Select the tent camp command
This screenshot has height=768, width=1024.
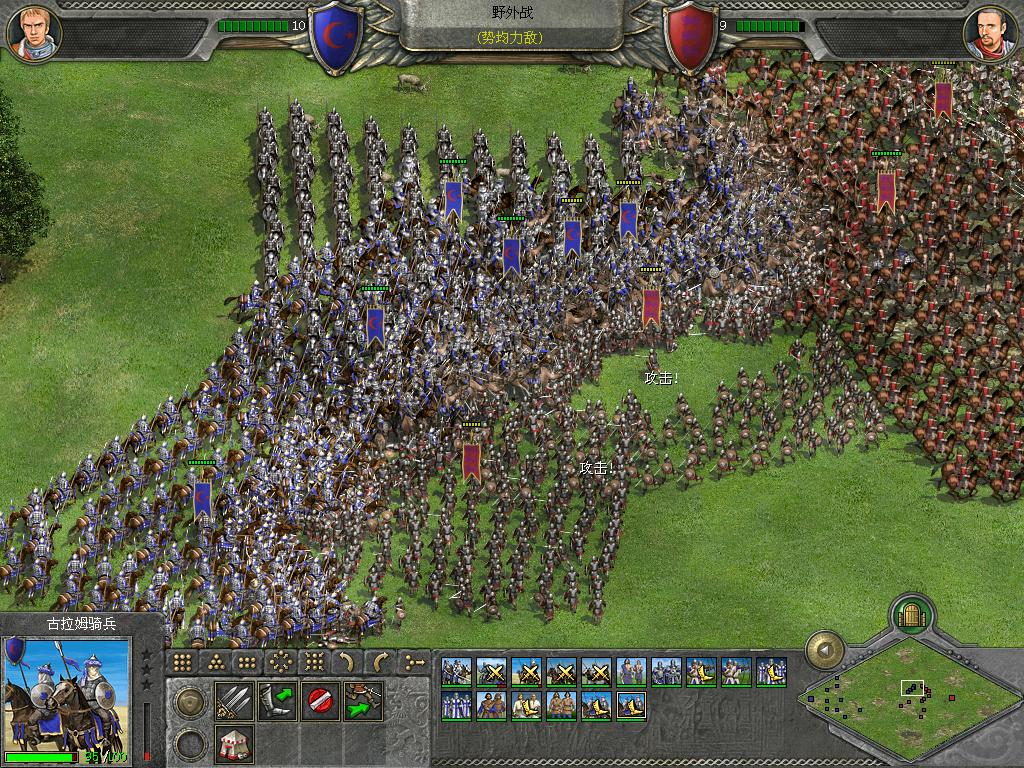click(233, 743)
